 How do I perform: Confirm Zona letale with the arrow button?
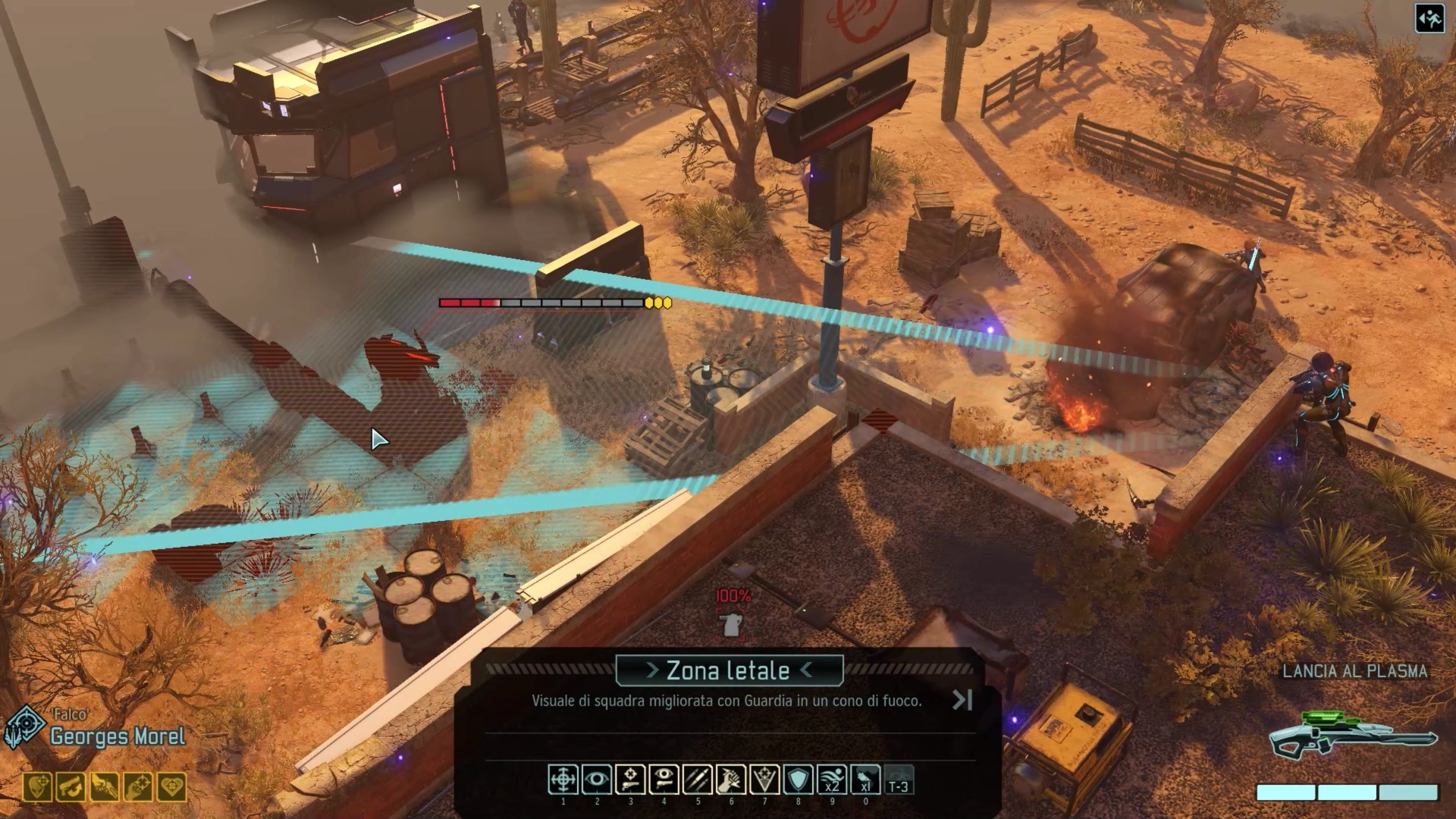click(x=962, y=700)
